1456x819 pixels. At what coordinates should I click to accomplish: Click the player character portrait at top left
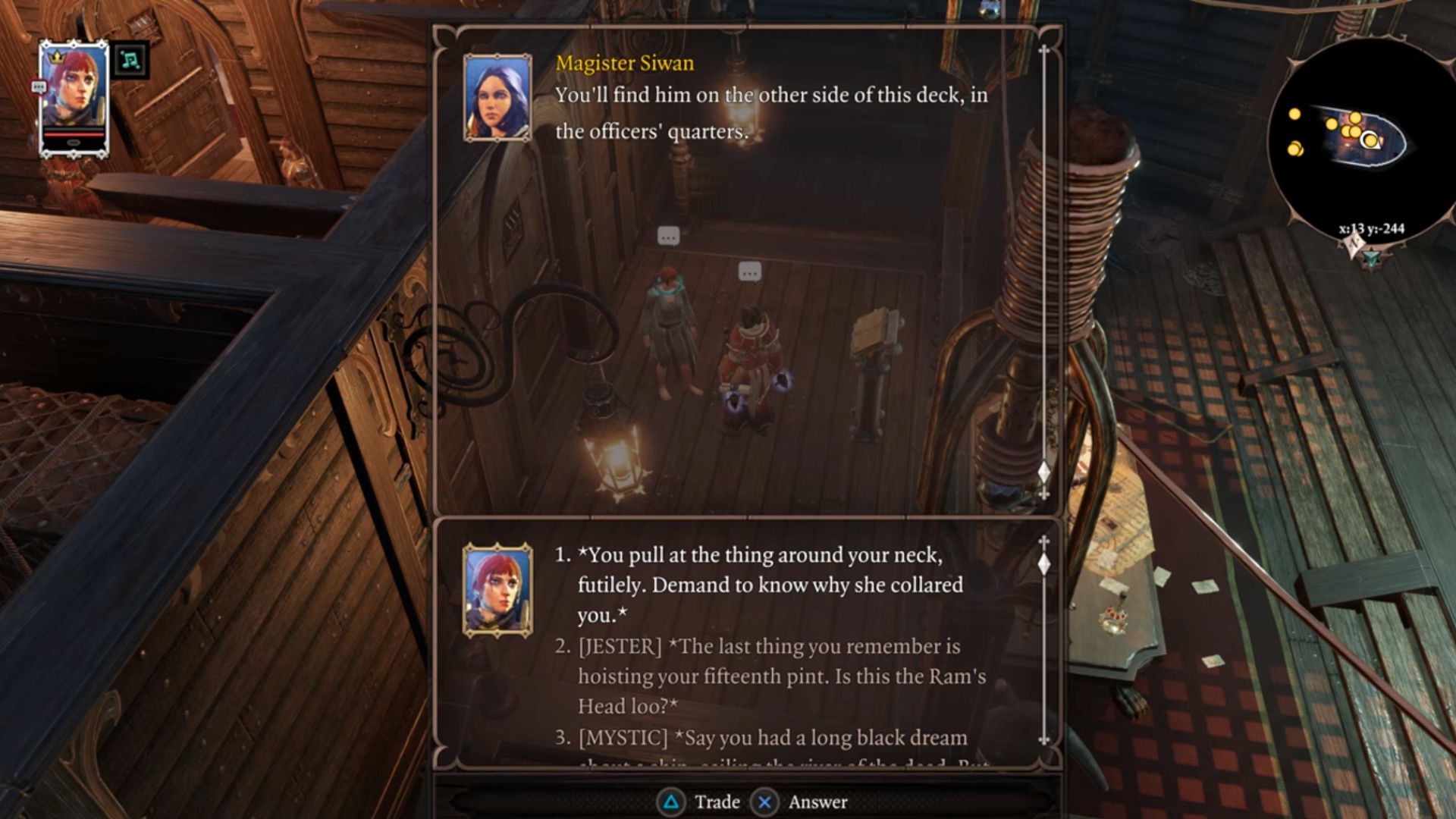[x=74, y=96]
